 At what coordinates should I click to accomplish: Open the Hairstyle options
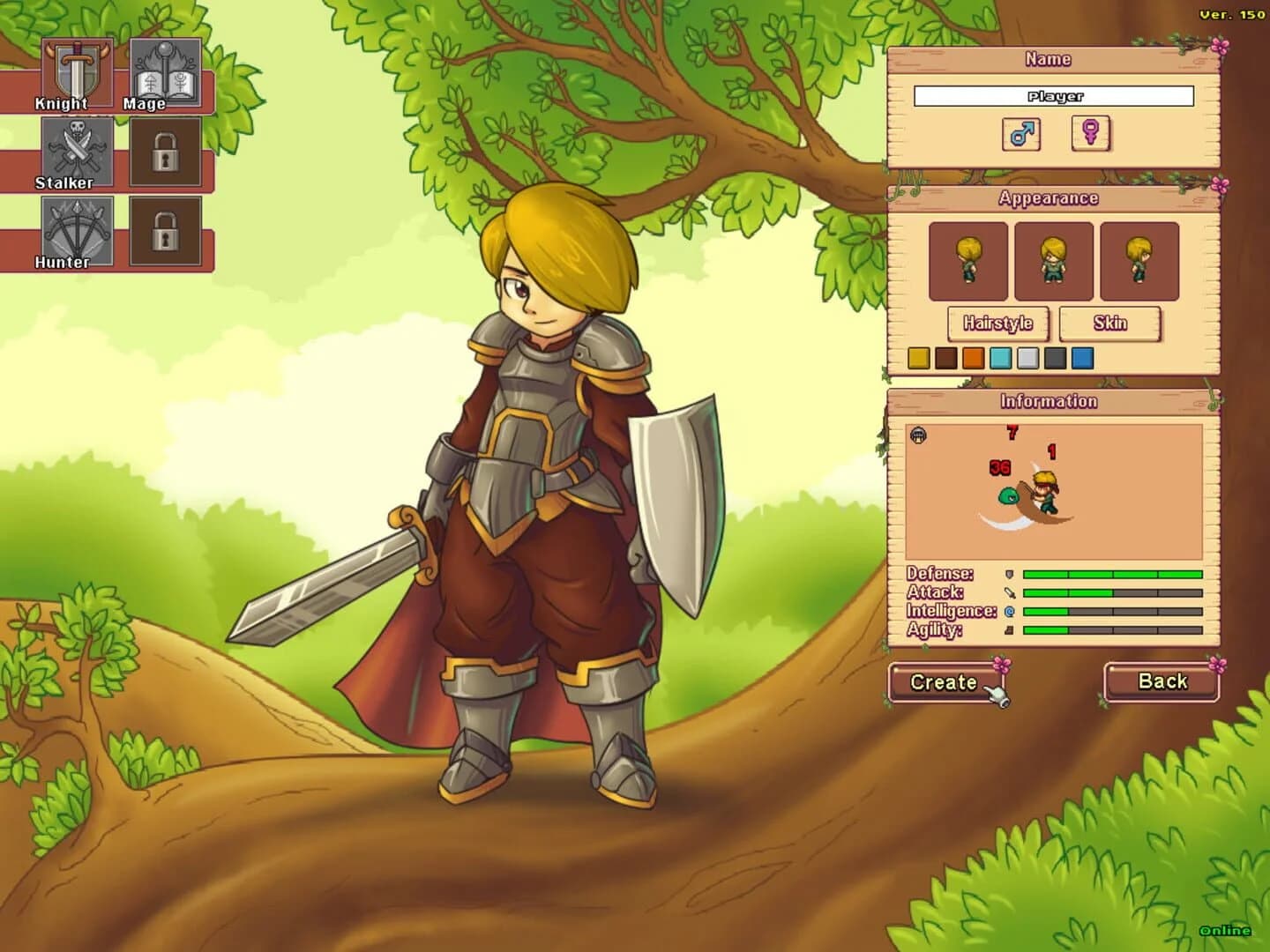pos(999,324)
